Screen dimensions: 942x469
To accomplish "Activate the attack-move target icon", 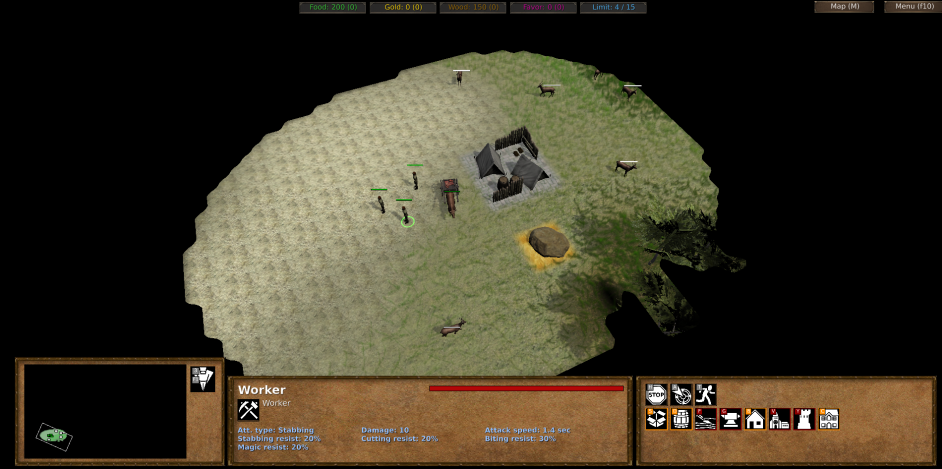I will pyautogui.click(x=681, y=394).
